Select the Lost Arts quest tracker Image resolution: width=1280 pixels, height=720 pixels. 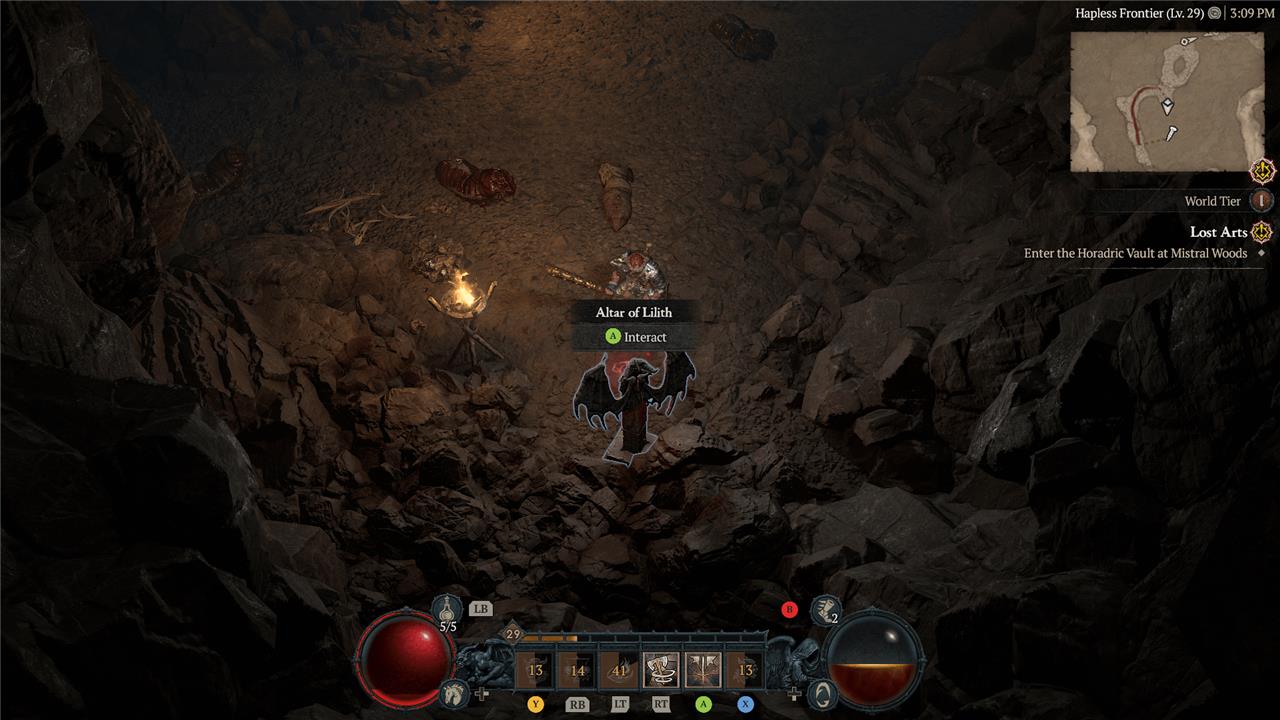click(1218, 232)
